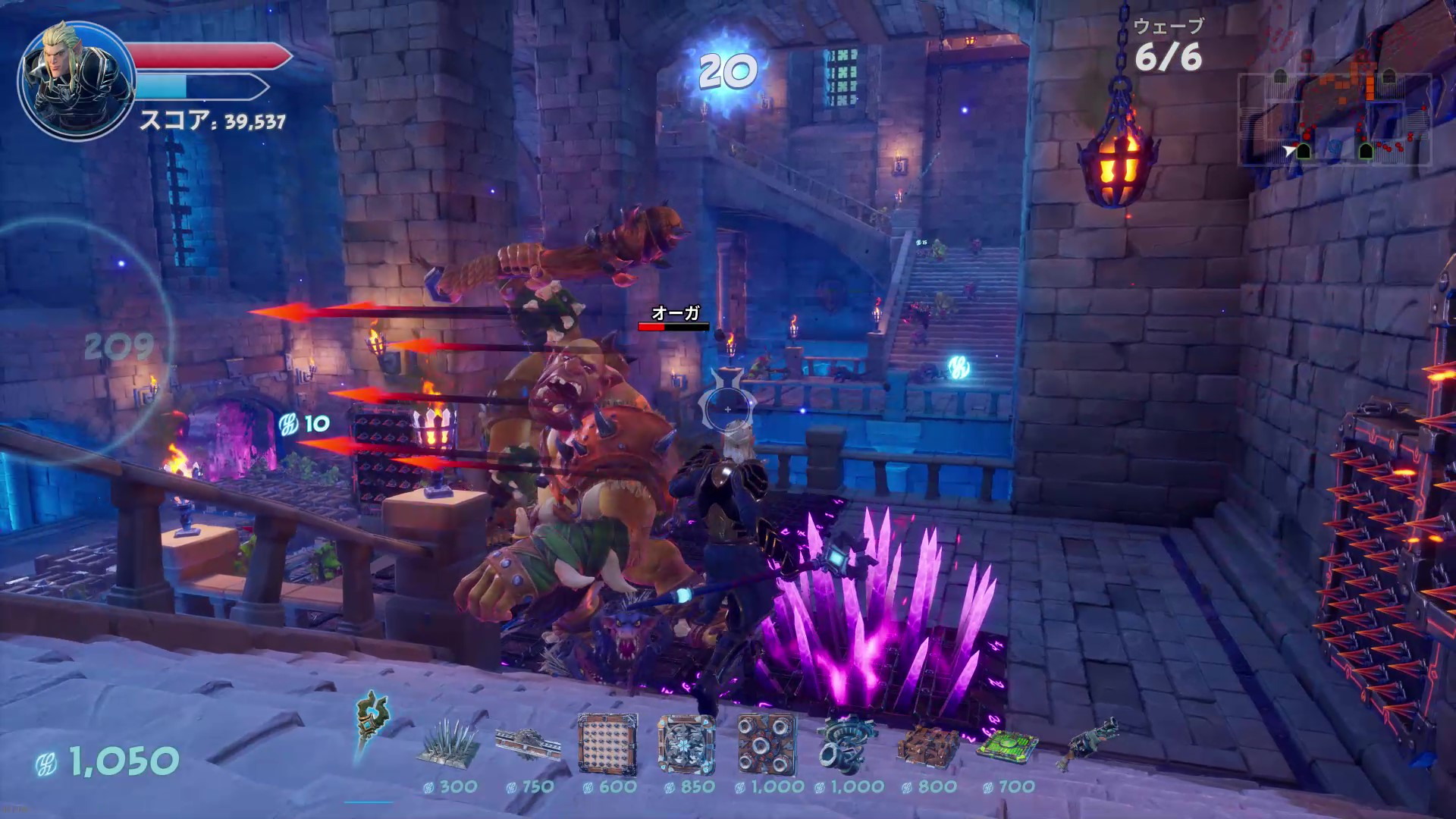
Task: Select the ceiling turret trap costing 1,000
Action: pyautogui.click(x=847, y=745)
